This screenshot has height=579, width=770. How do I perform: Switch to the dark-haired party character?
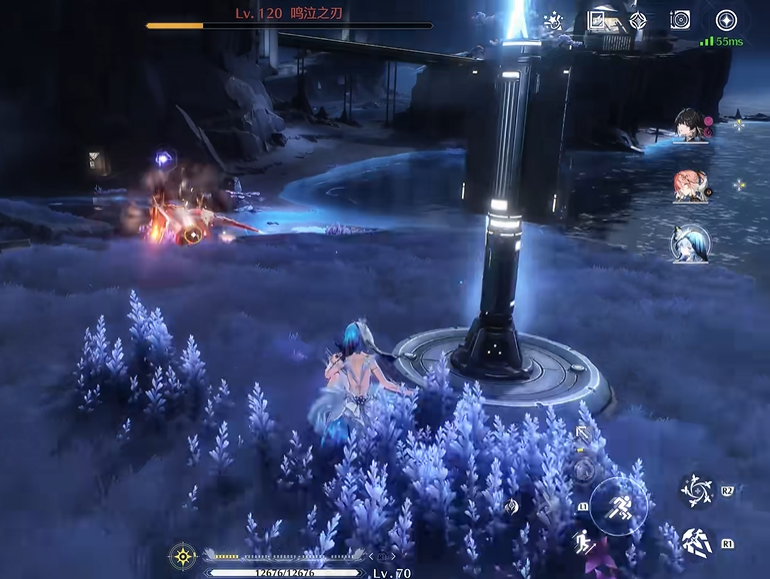tap(690, 127)
